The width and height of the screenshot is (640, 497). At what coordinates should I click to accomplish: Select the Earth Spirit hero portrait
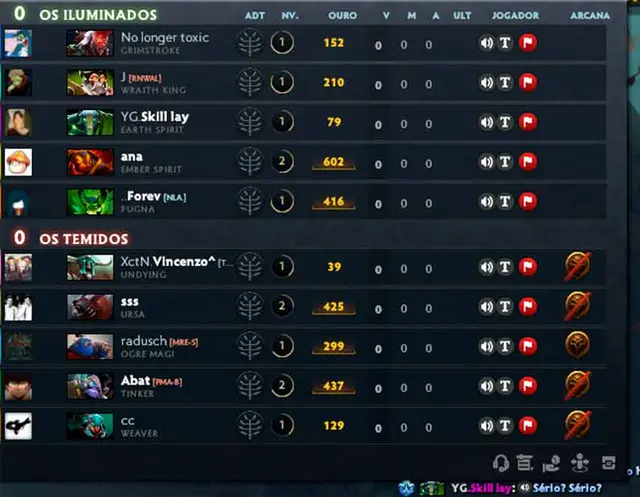tap(90, 122)
